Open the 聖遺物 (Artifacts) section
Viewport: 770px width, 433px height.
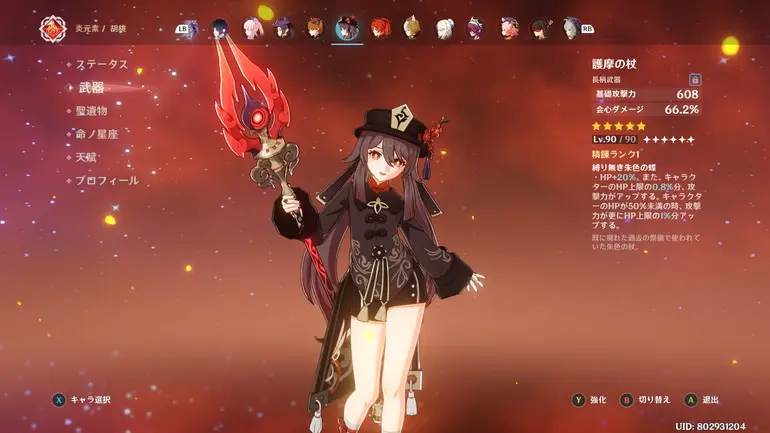pos(97,111)
